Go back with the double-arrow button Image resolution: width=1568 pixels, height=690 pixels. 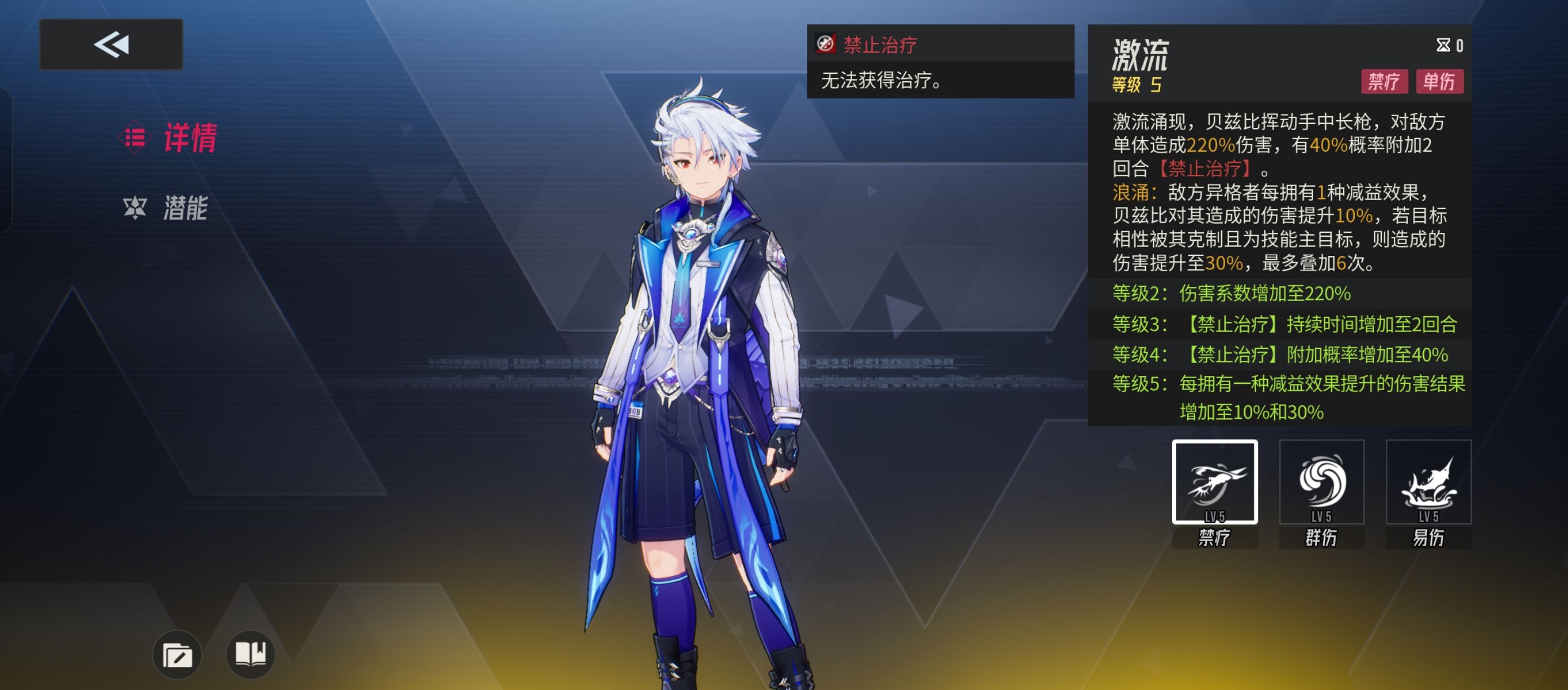pos(111,45)
